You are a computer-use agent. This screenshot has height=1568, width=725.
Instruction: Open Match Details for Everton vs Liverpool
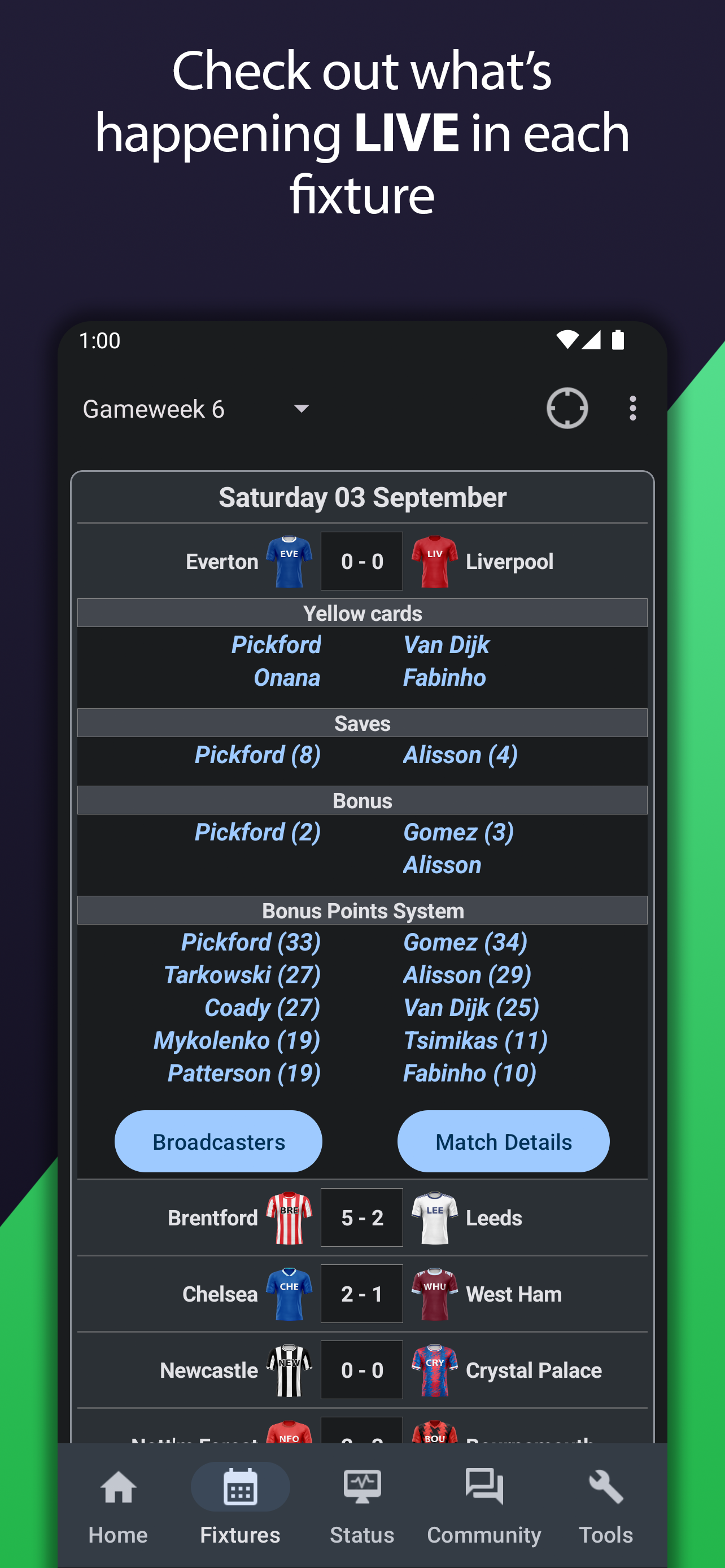pos(504,1141)
